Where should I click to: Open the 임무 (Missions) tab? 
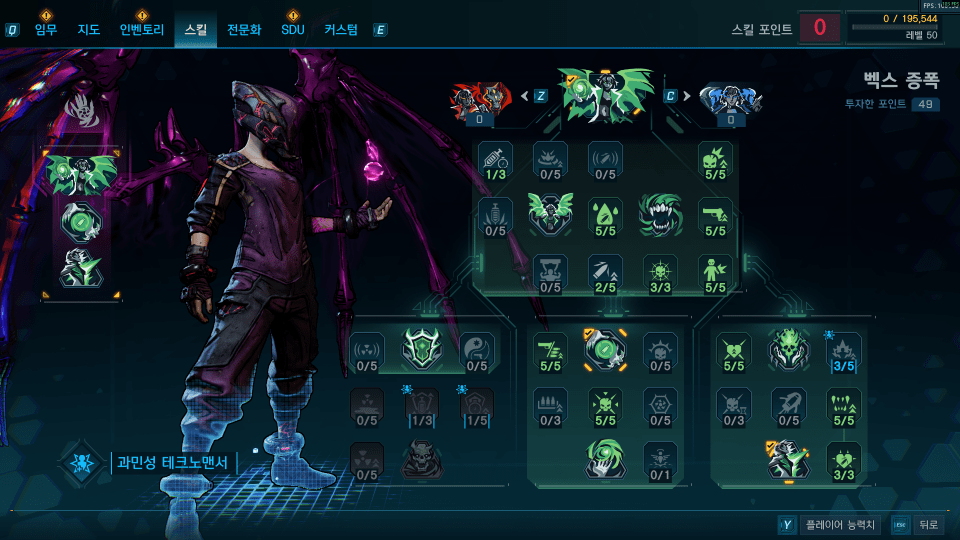tap(46, 30)
